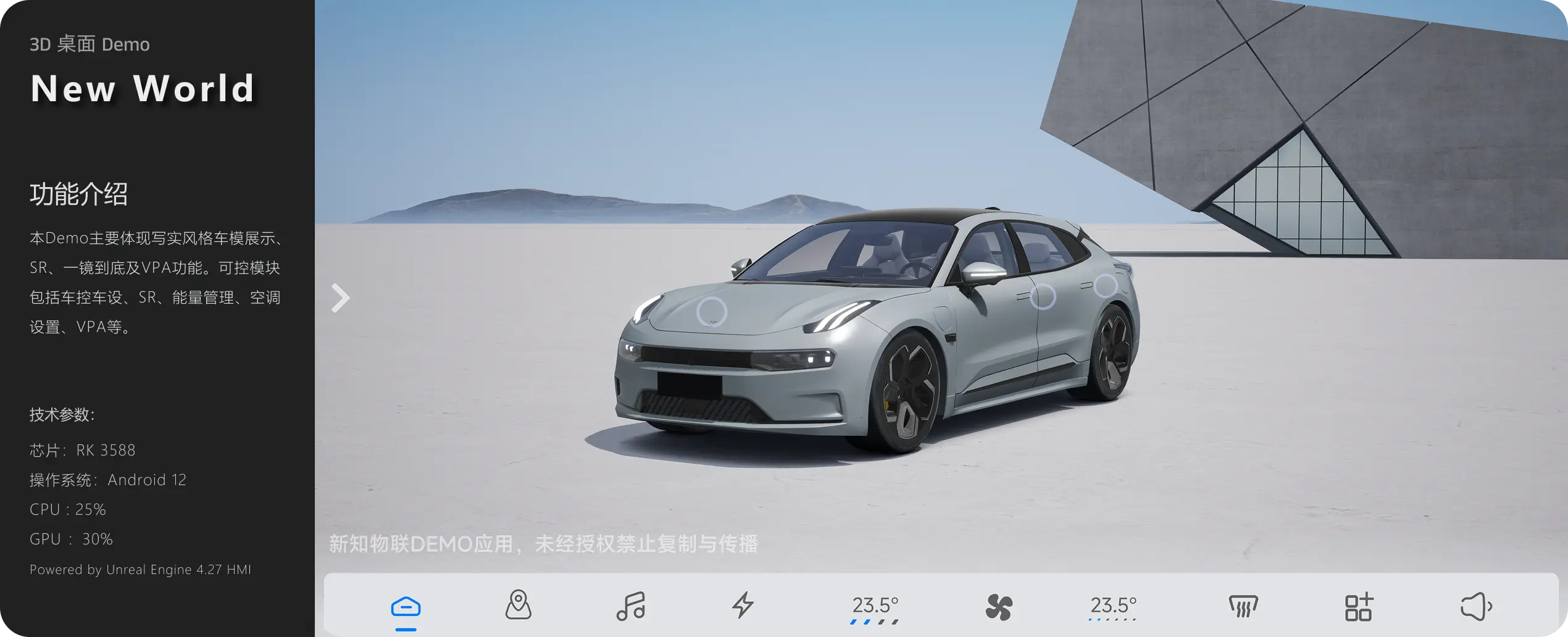Click the white chevron arrow on panel edge

340,298
